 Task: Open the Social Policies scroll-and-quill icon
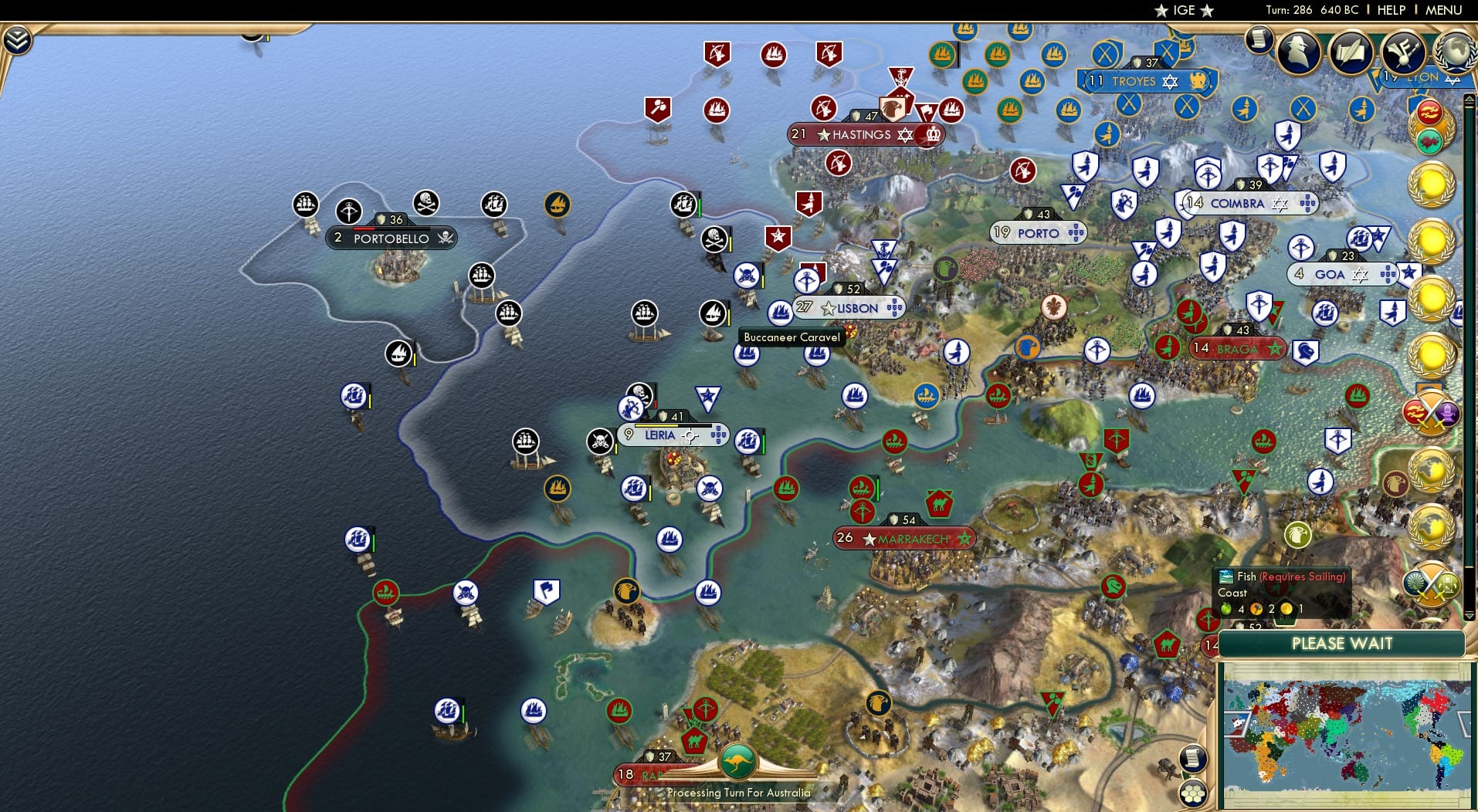(x=1351, y=52)
